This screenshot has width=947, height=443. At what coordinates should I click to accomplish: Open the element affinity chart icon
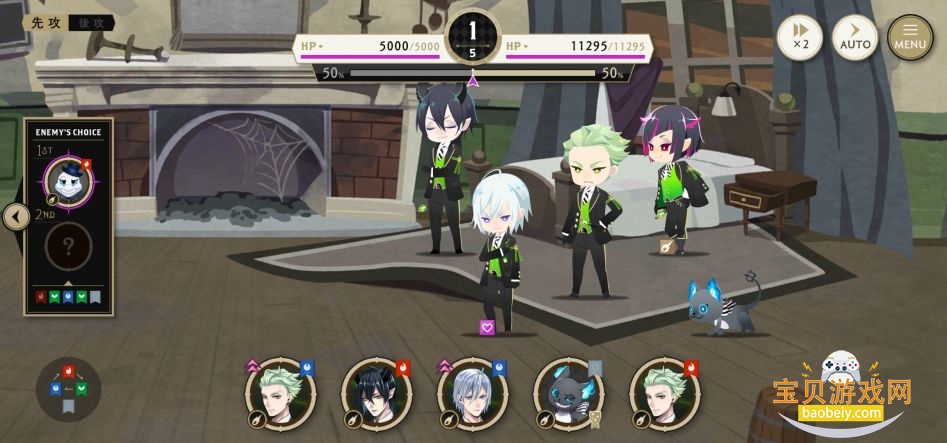(68, 389)
